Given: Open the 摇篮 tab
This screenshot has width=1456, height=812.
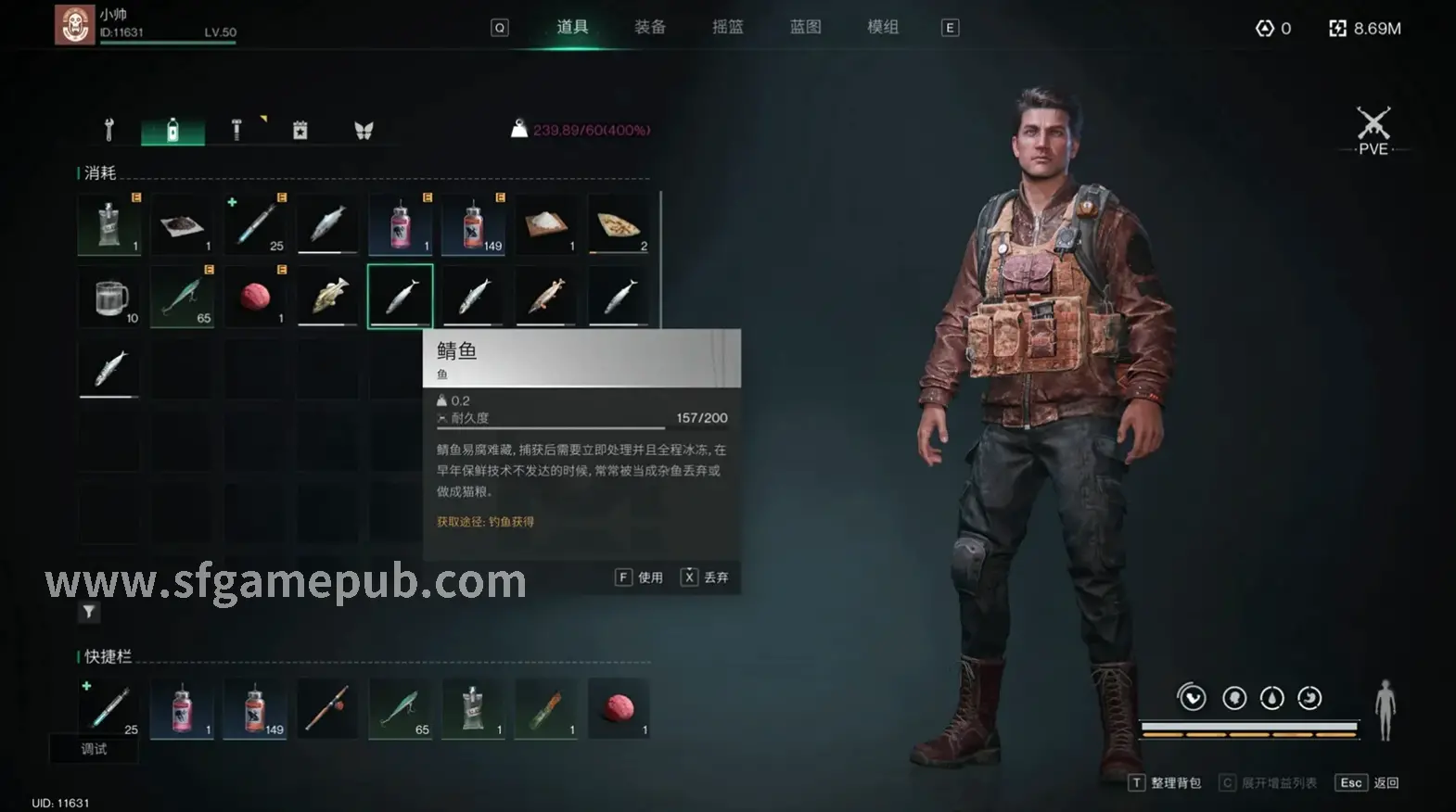Looking at the screenshot, I should [728, 27].
